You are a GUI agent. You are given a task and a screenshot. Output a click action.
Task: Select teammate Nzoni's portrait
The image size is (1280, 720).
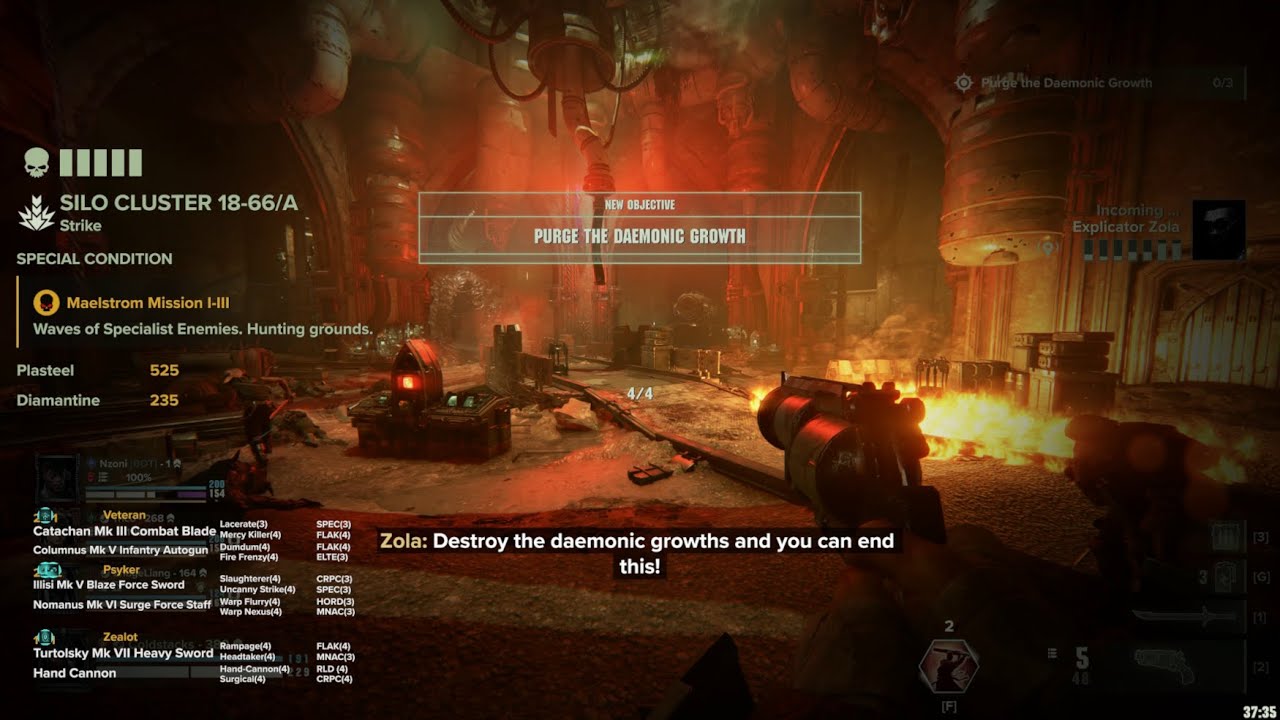(58, 477)
